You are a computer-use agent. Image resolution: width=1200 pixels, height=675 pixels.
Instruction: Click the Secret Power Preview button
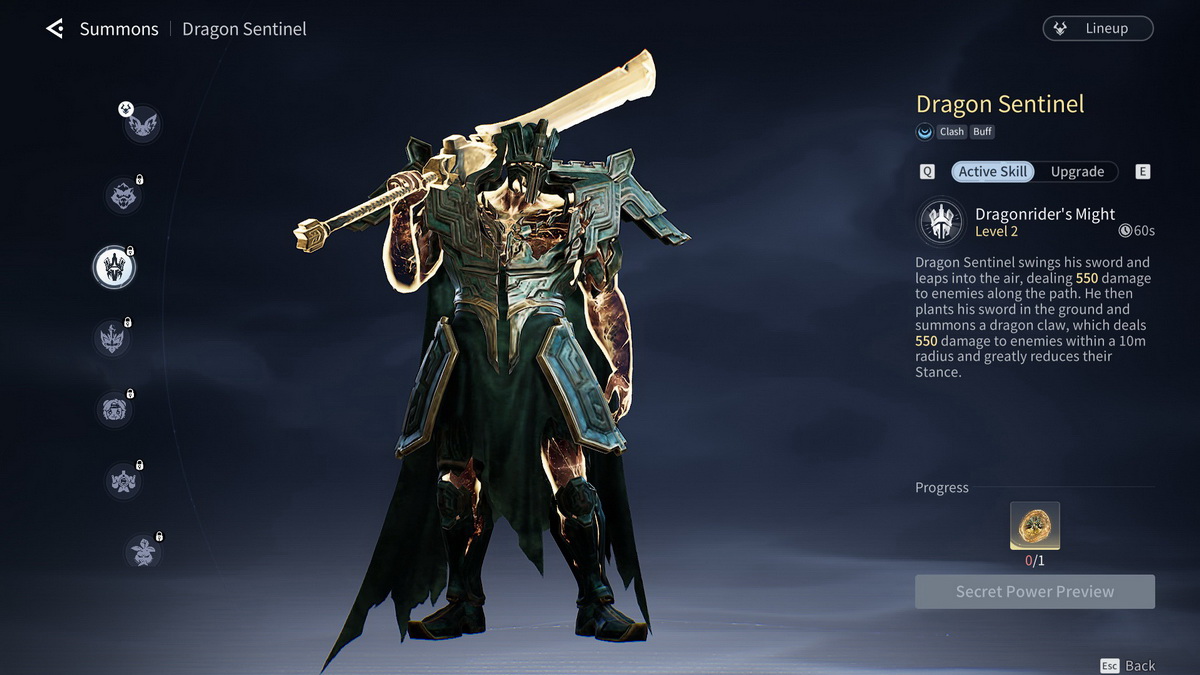[1034, 592]
